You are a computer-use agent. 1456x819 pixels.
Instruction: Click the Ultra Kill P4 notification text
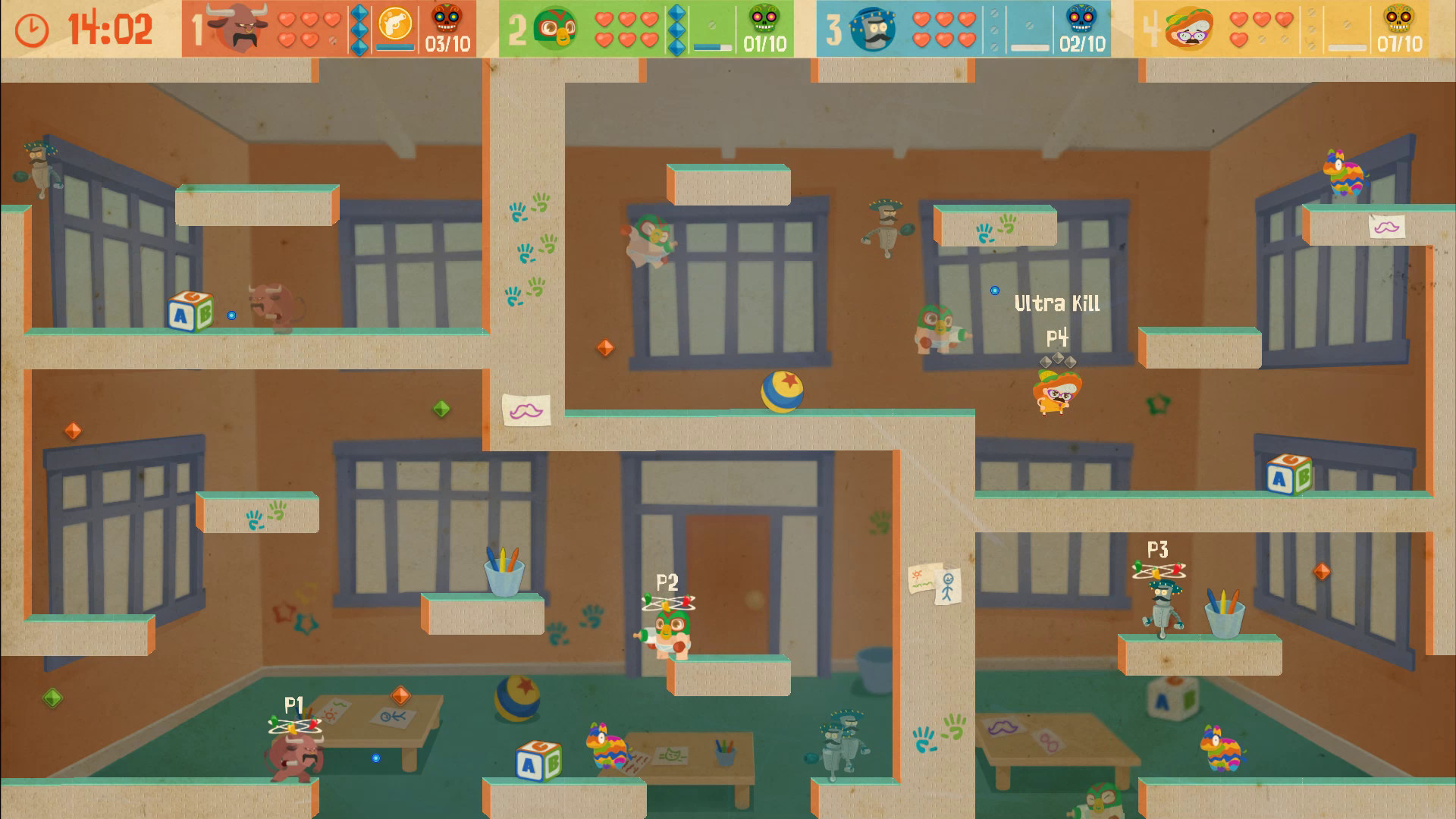(1057, 303)
